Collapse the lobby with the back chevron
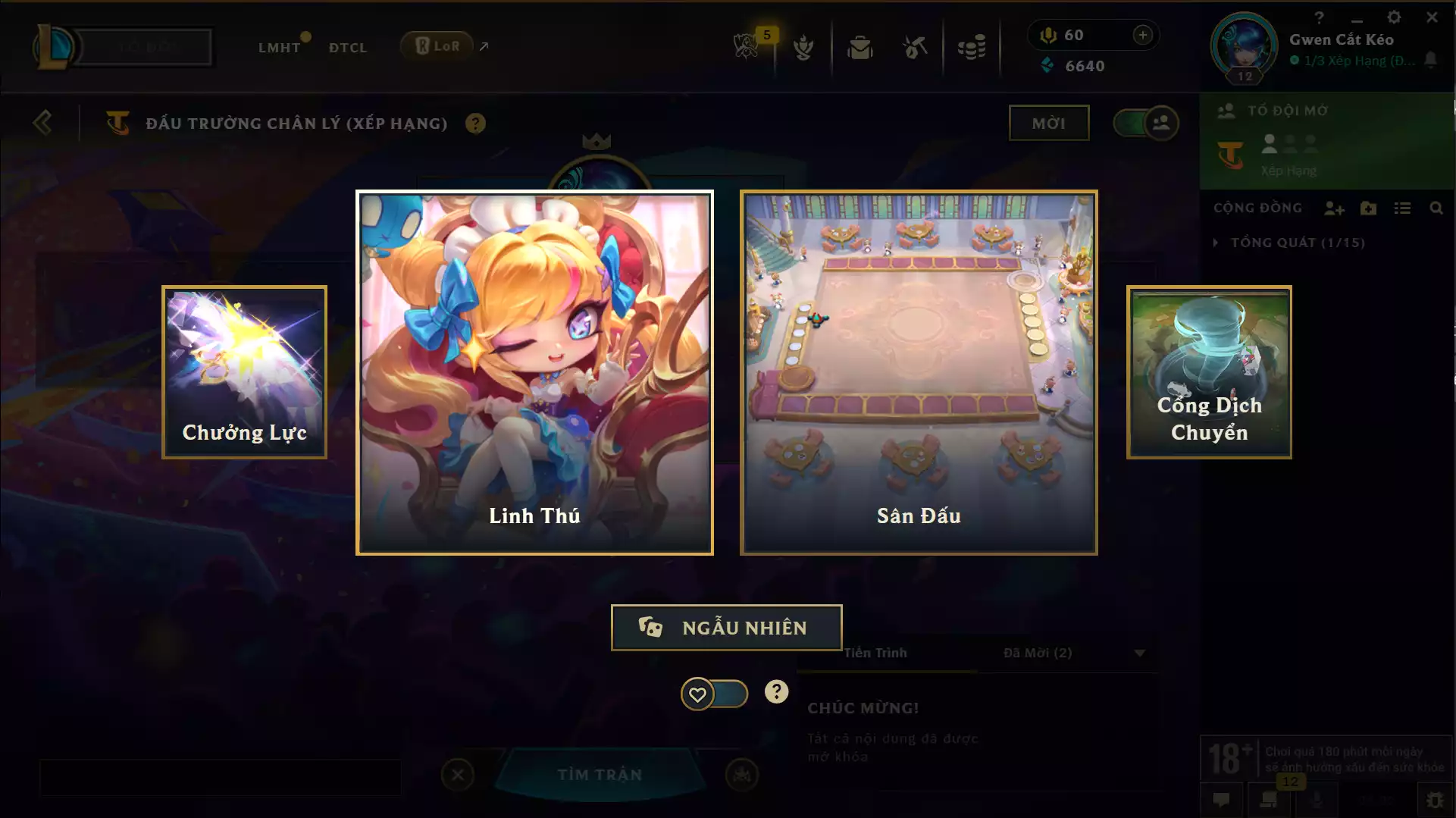The height and width of the screenshot is (818, 1456). 43,122
